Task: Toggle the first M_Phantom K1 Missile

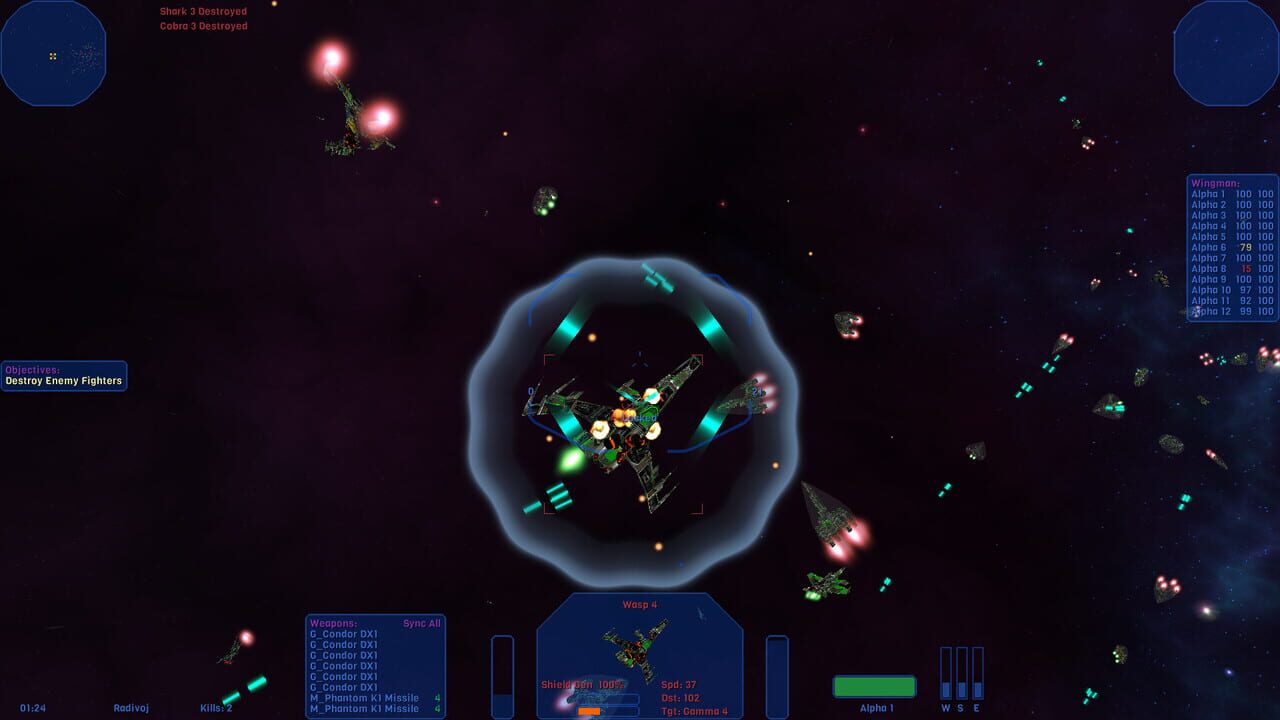Action: tap(363, 698)
